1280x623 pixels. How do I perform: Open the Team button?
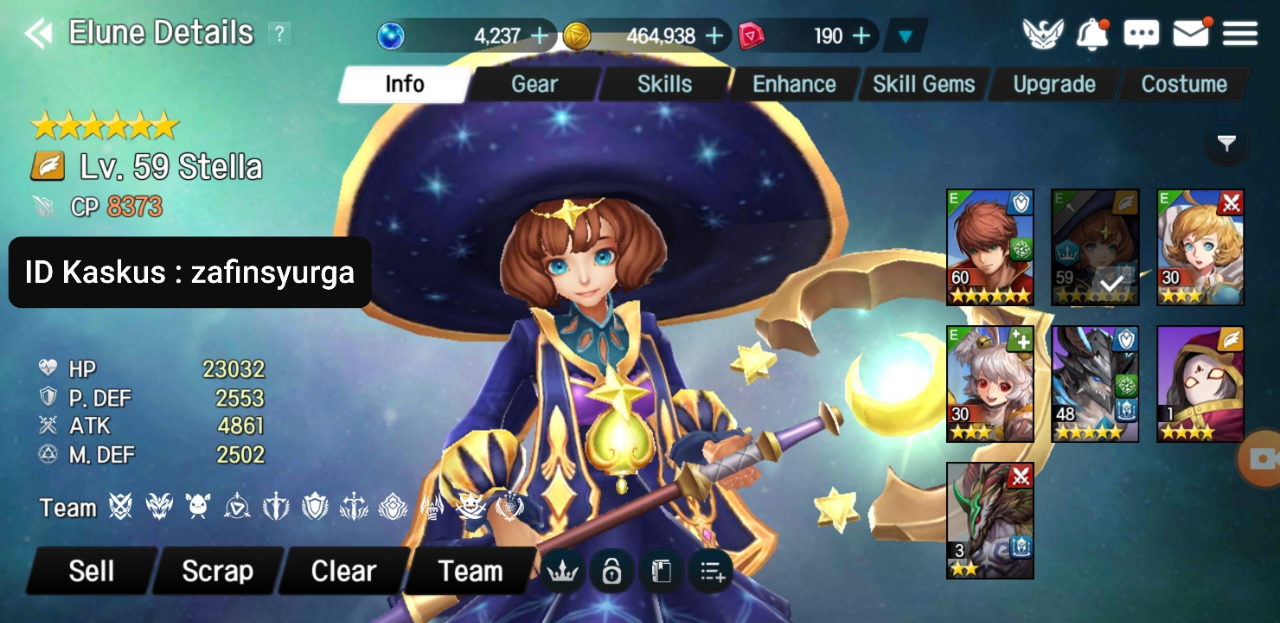470,571
